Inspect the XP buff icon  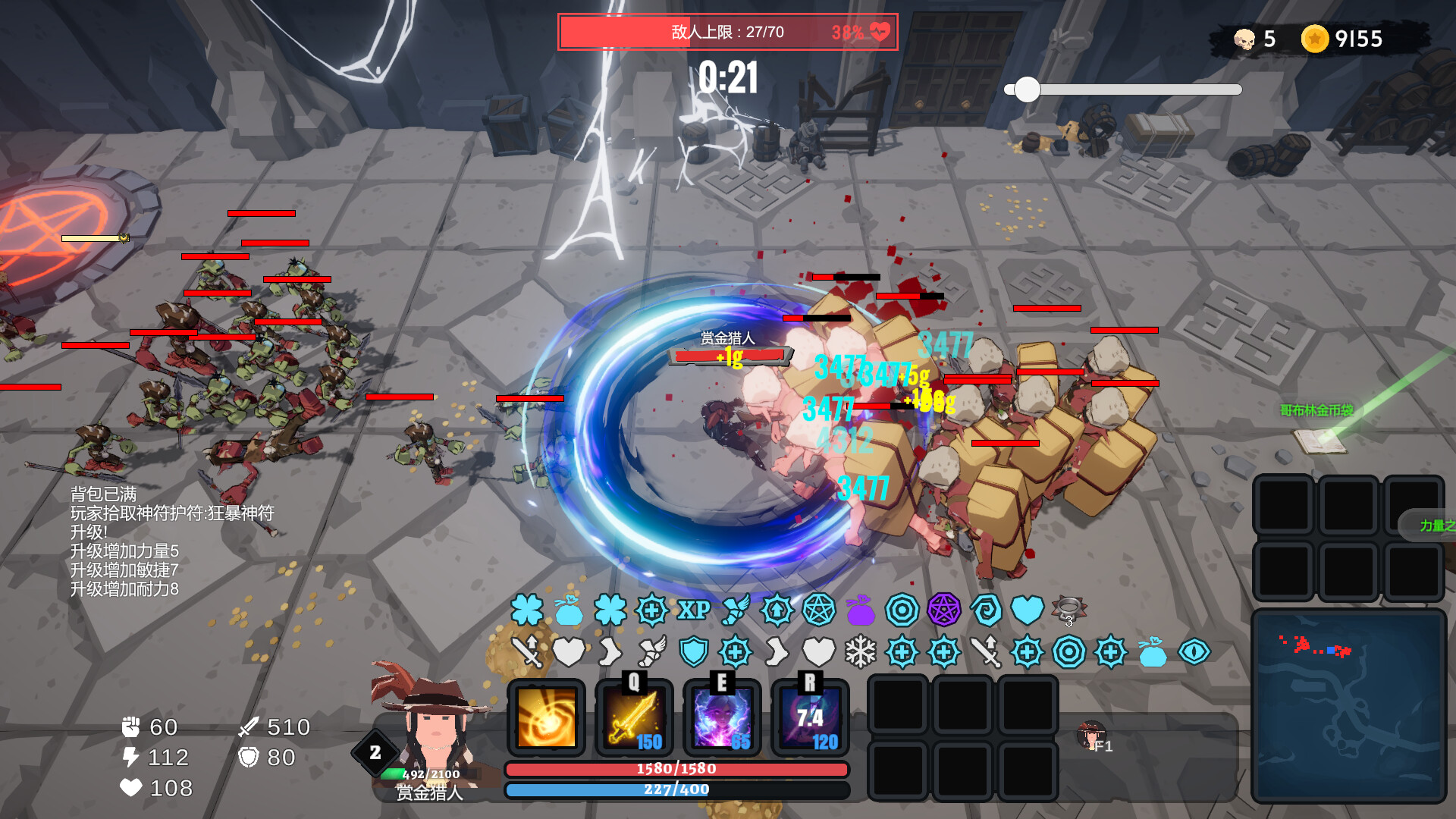pyautogui.click(x=694, y=610)
